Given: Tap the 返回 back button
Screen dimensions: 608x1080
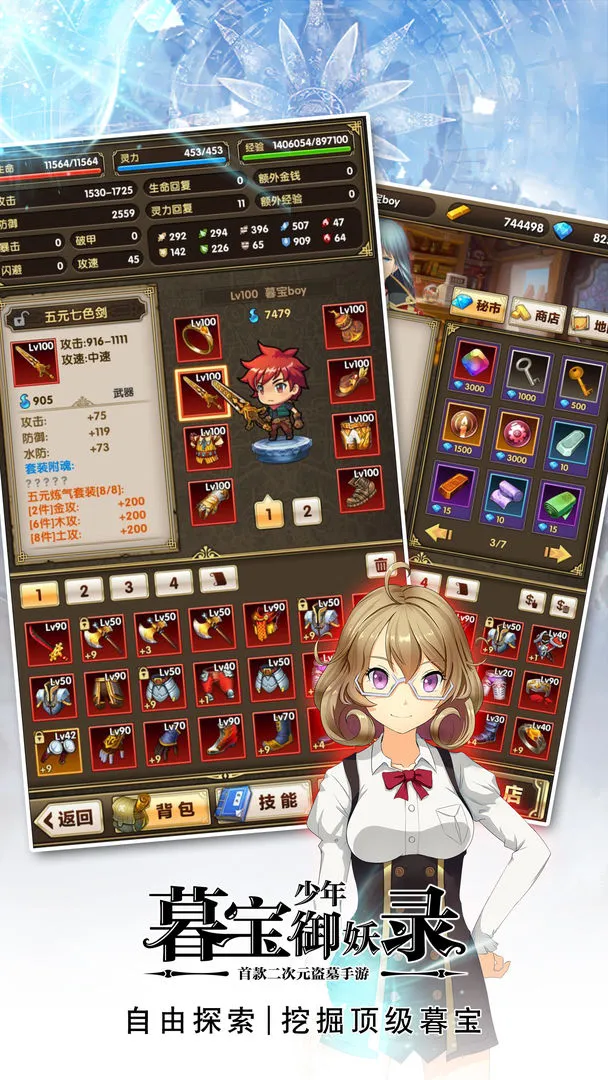Looking at the screenshot, I should click(69, 819).
